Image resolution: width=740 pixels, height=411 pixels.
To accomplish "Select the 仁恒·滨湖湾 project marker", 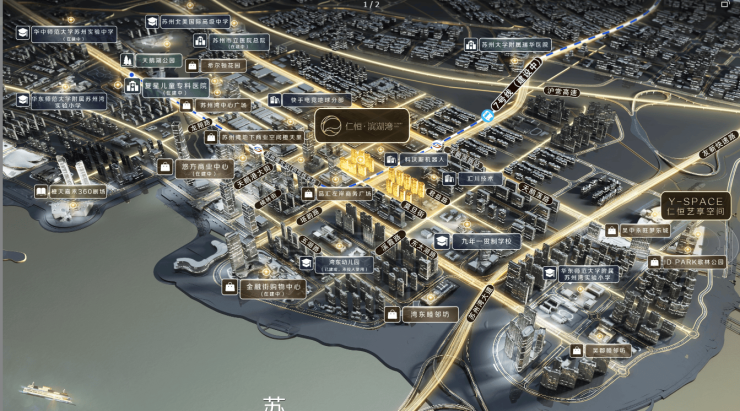I will coord(360,127).
